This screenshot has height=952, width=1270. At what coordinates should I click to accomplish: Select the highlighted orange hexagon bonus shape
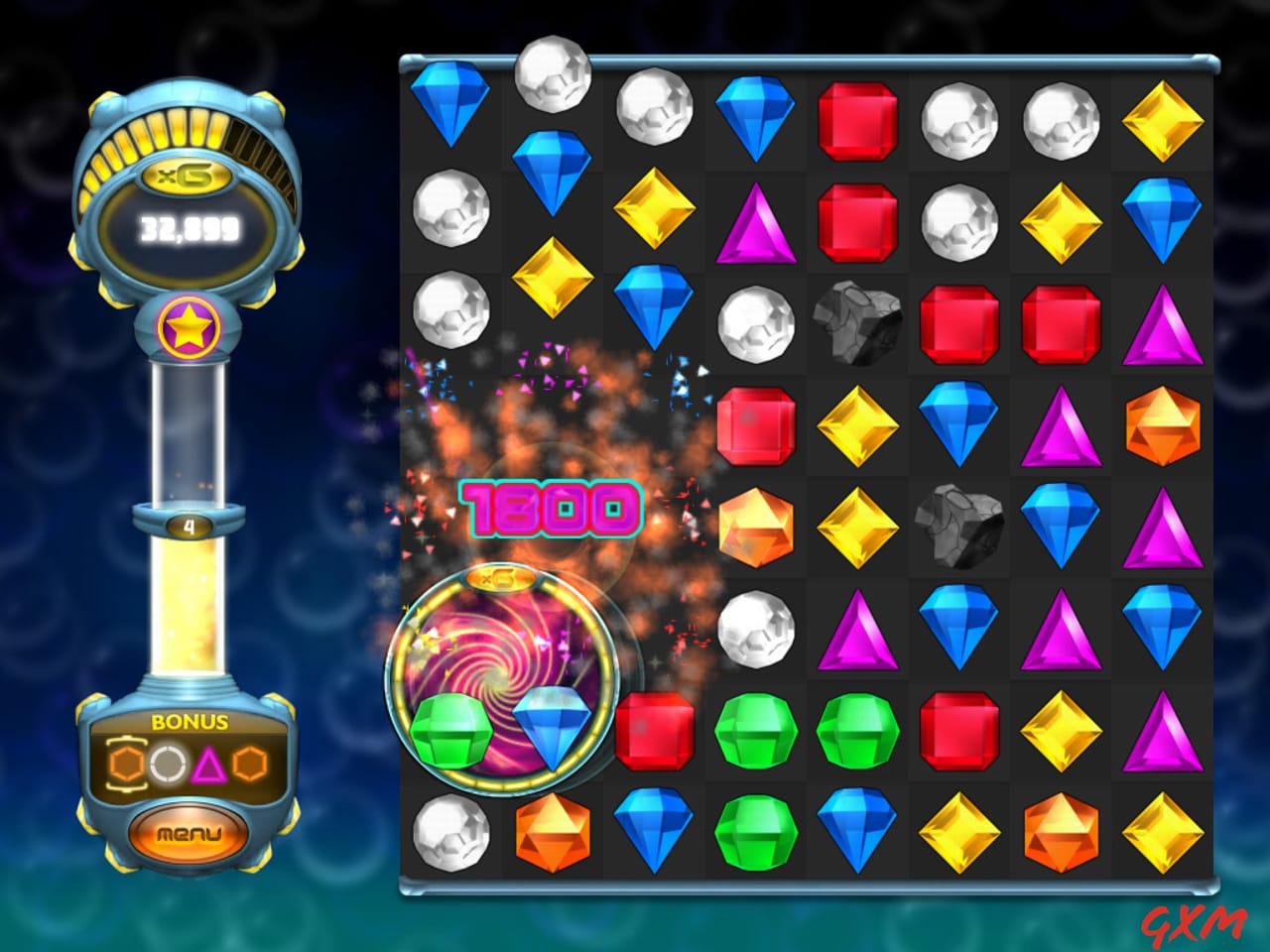[x=127, y=764]
